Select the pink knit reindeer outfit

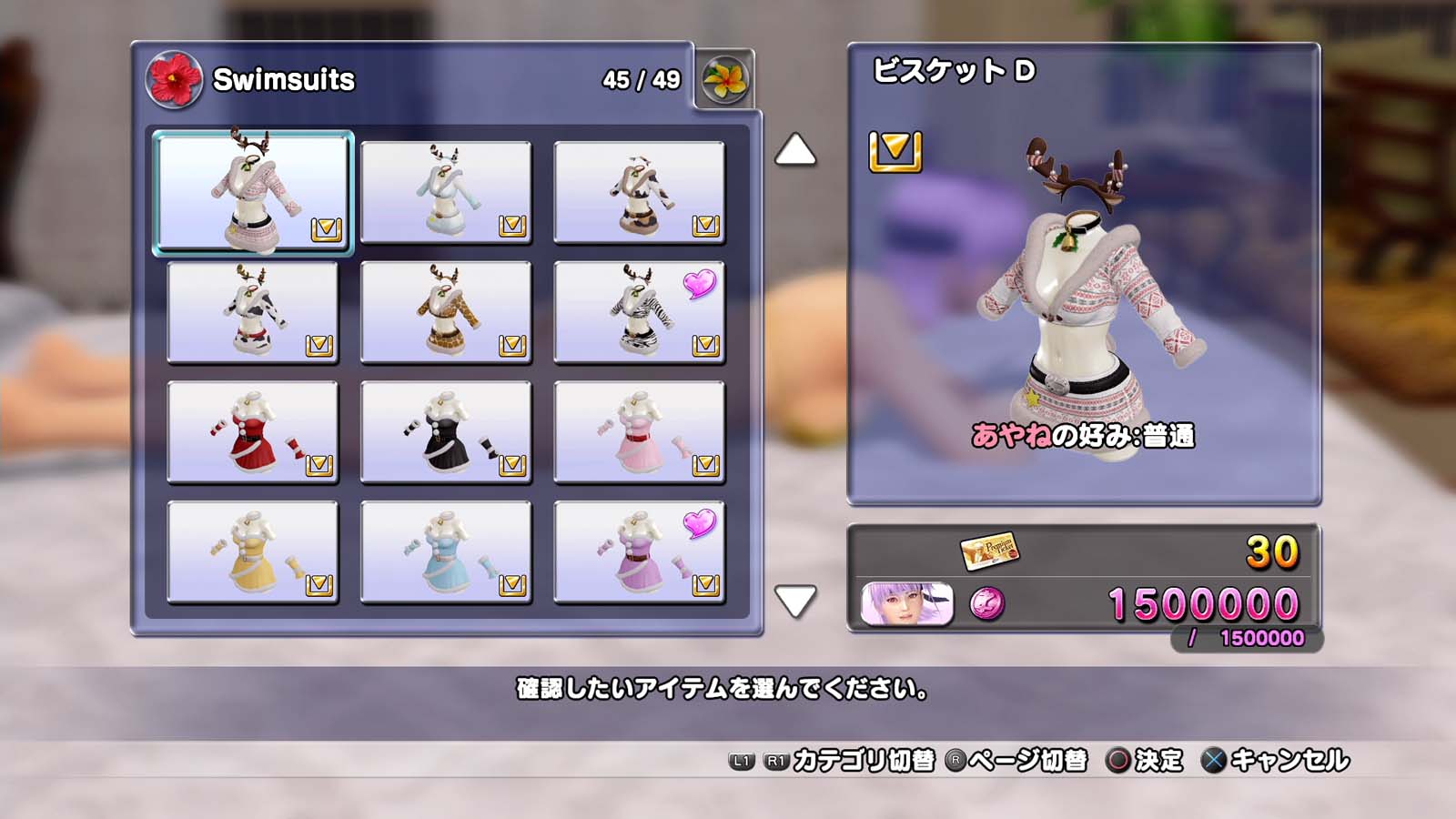tap(253, 192)
